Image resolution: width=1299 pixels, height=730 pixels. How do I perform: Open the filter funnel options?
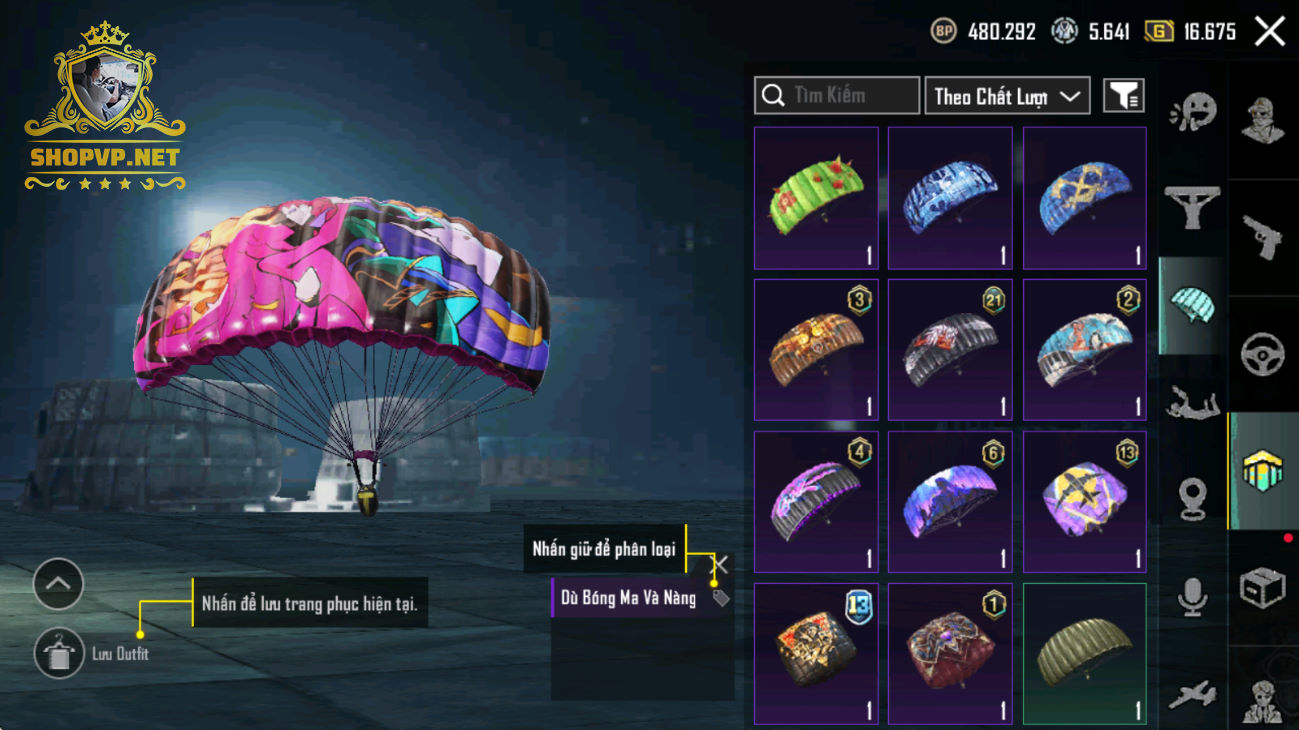1123,96
